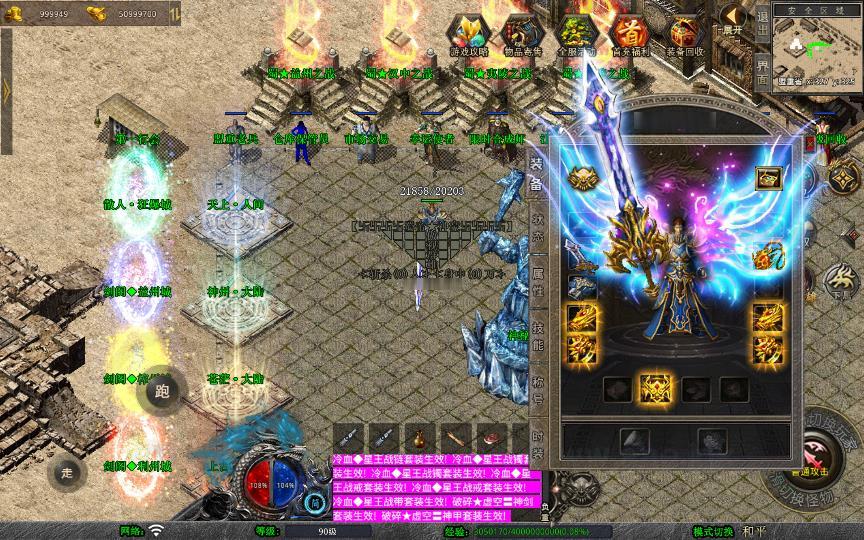Toggle the 走 walk button
Viewport: 864px width, 540px height.
pos(66,472)
